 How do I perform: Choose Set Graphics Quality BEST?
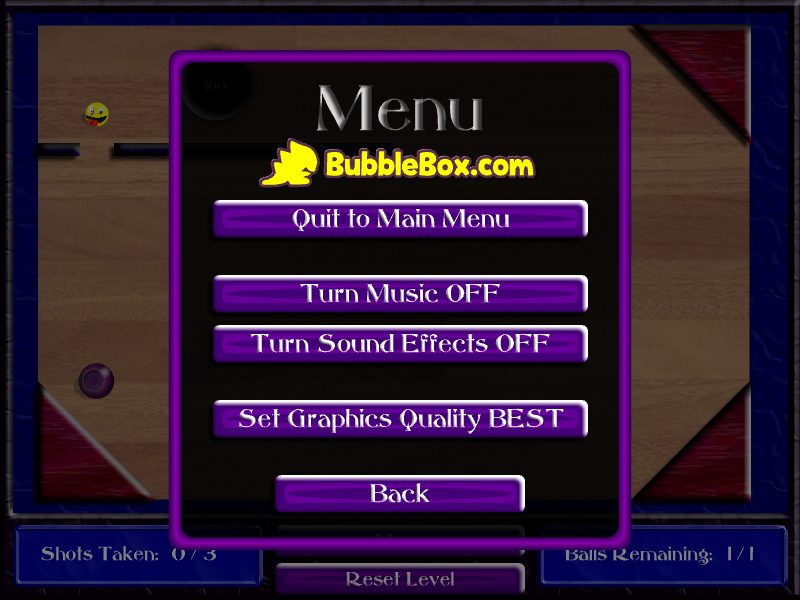400,418
